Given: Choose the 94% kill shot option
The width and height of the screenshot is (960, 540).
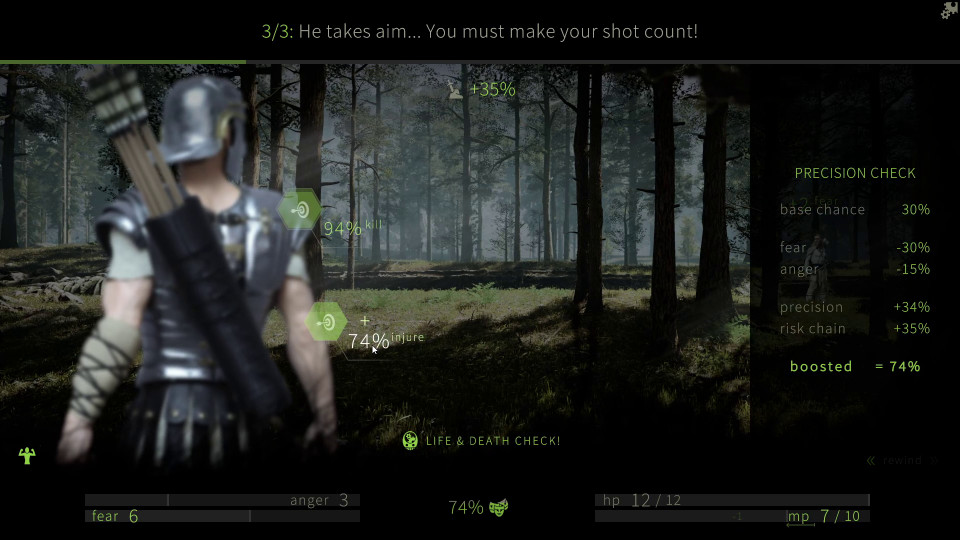Looking at the screenshot, I should click(299, 210).
